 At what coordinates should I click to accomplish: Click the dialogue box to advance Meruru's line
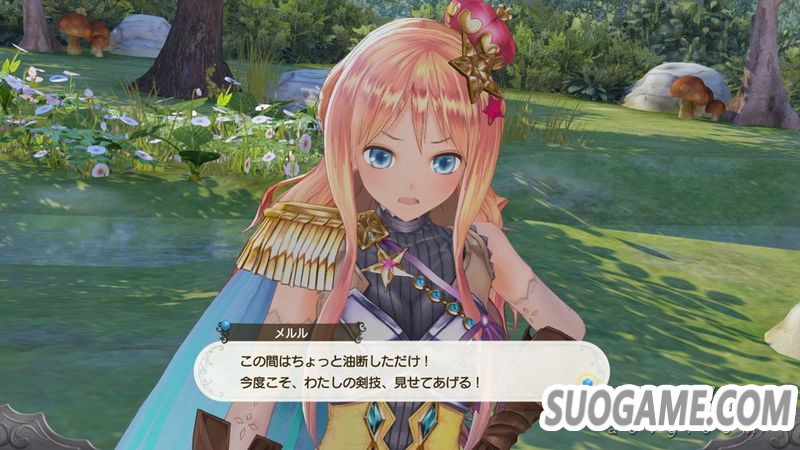(x=400, y=370)
